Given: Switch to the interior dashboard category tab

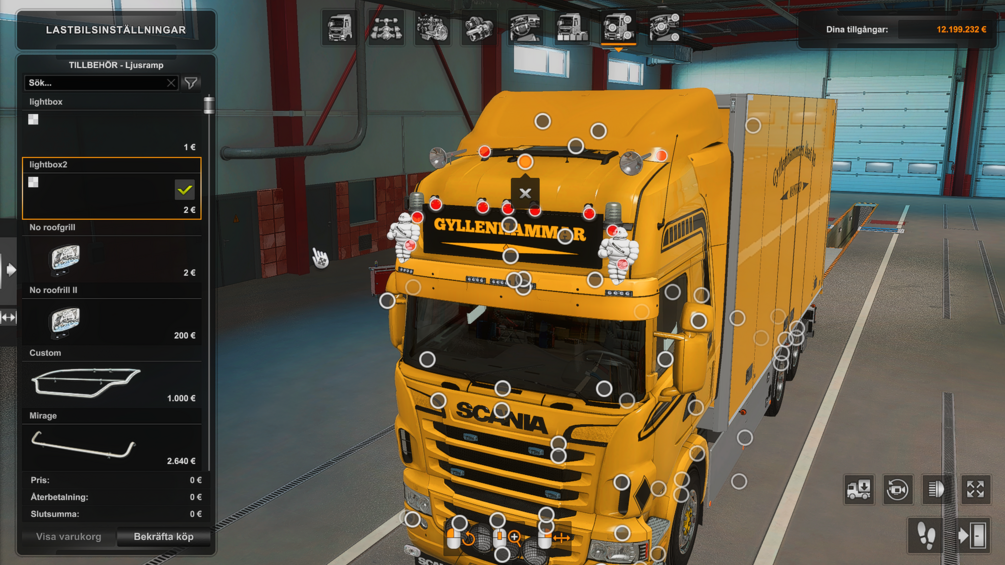Looking at the screenshot, I should [525, 28].
